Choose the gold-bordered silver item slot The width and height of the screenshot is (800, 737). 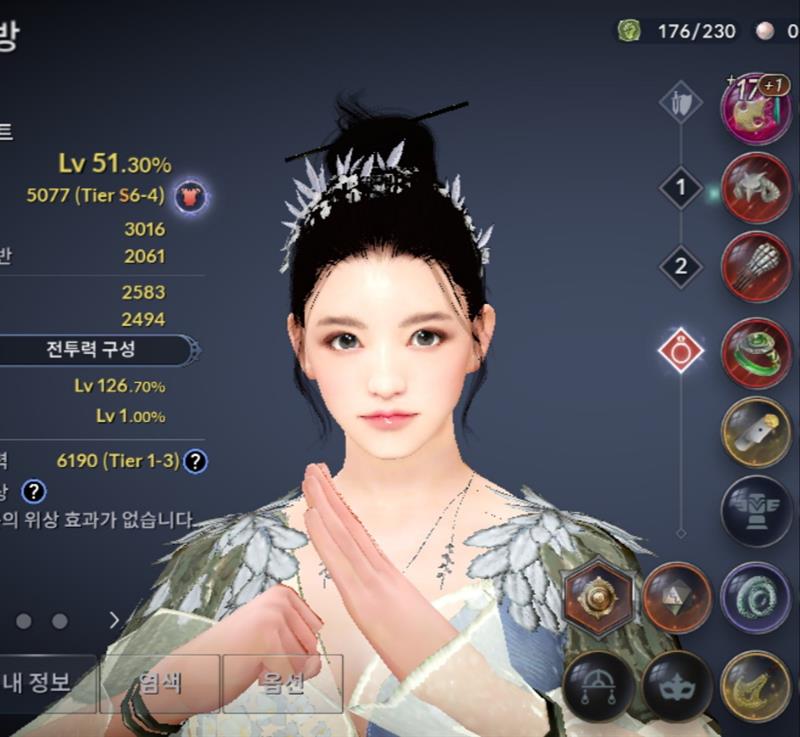coord(755,431)
